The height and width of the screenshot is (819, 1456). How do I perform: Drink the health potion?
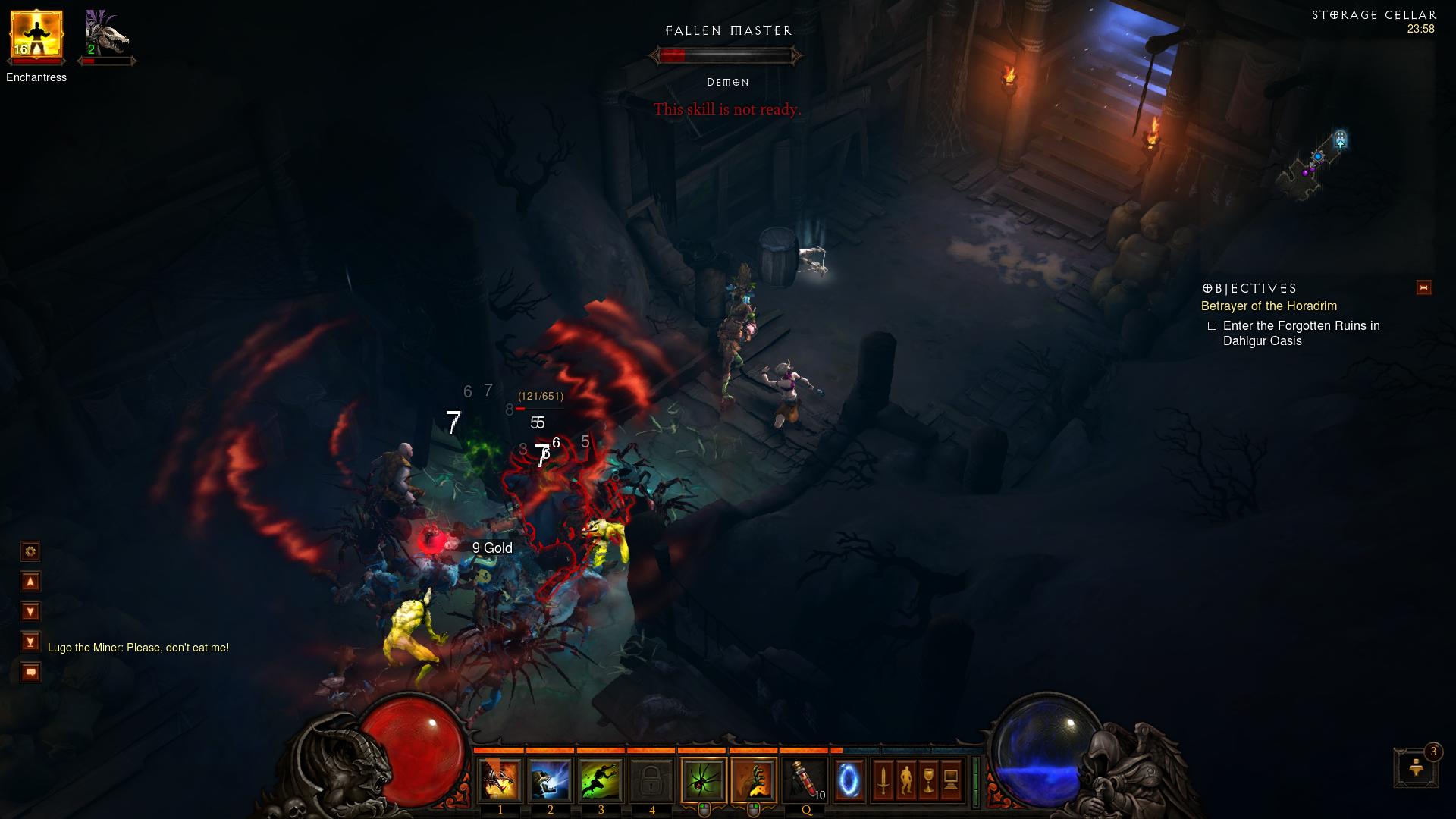click(x=805, y=780)
